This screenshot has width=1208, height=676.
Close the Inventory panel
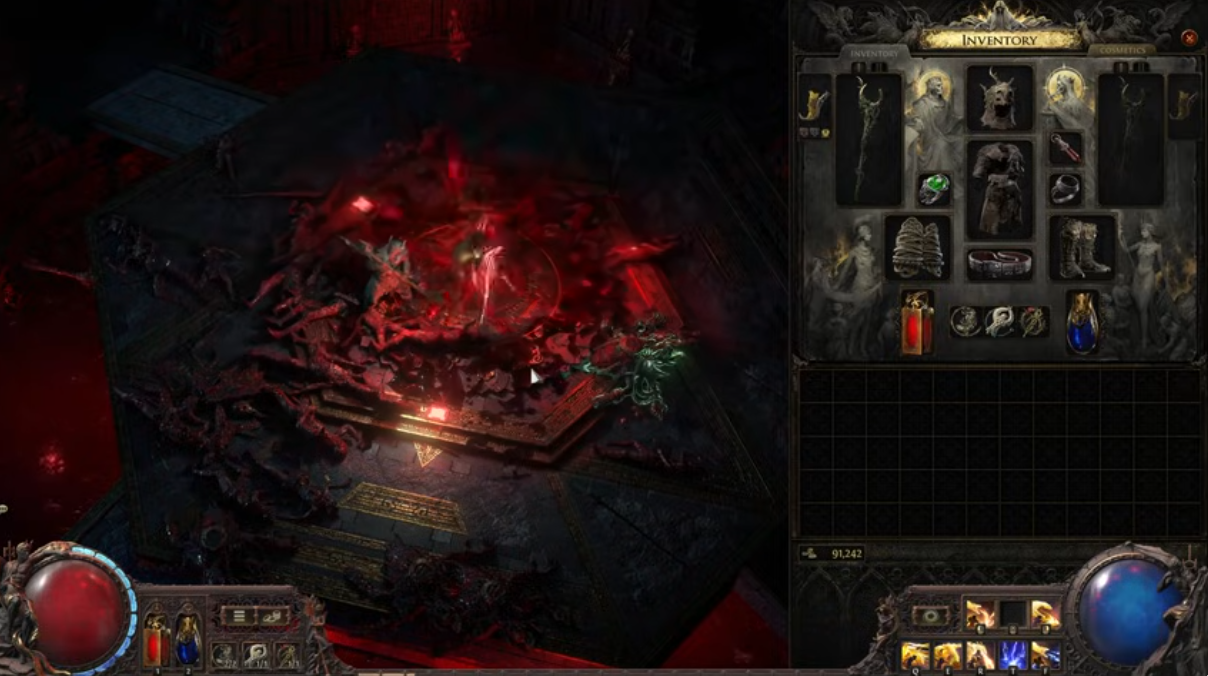click(1189, 38)
